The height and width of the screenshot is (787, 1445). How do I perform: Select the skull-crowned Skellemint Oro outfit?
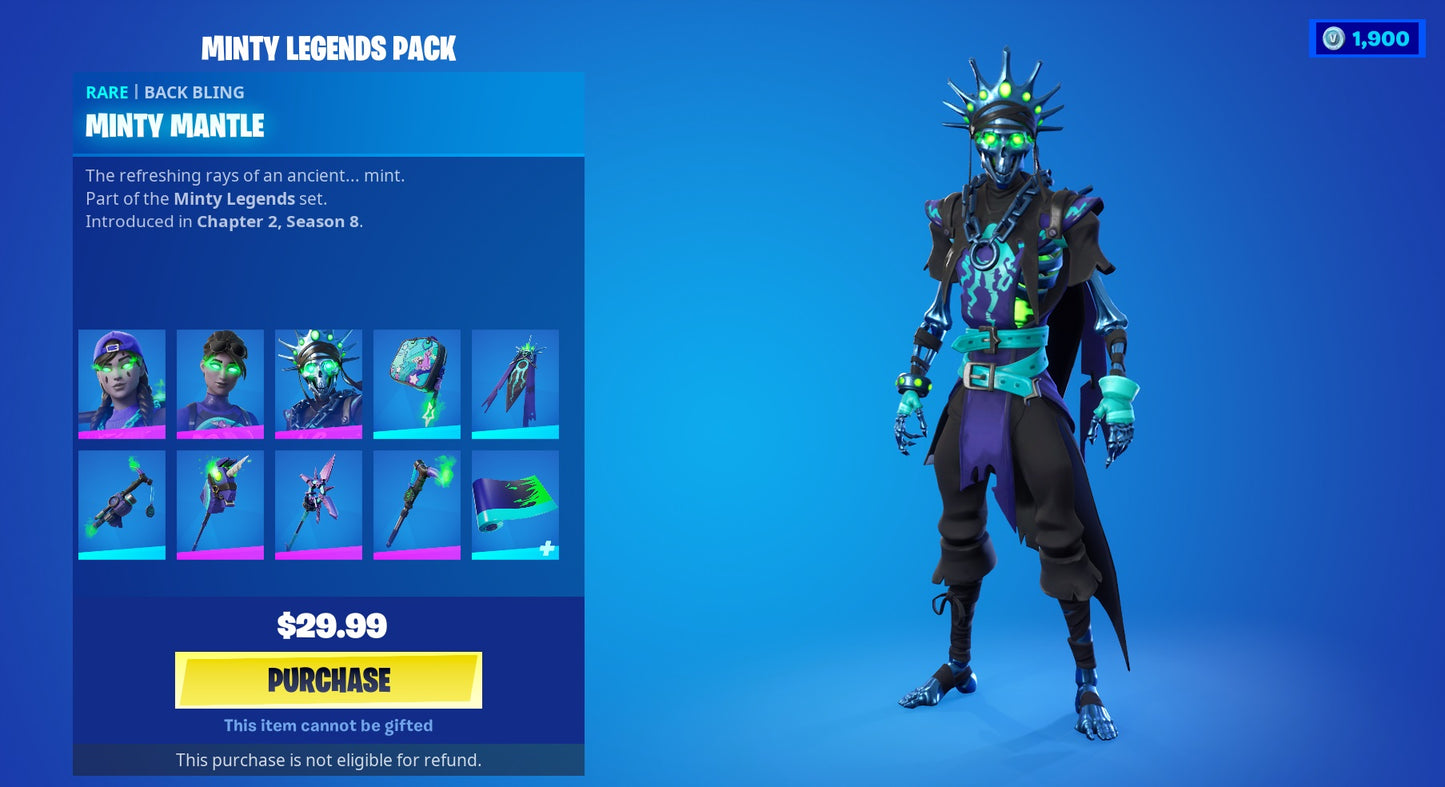tap(318, 383)
